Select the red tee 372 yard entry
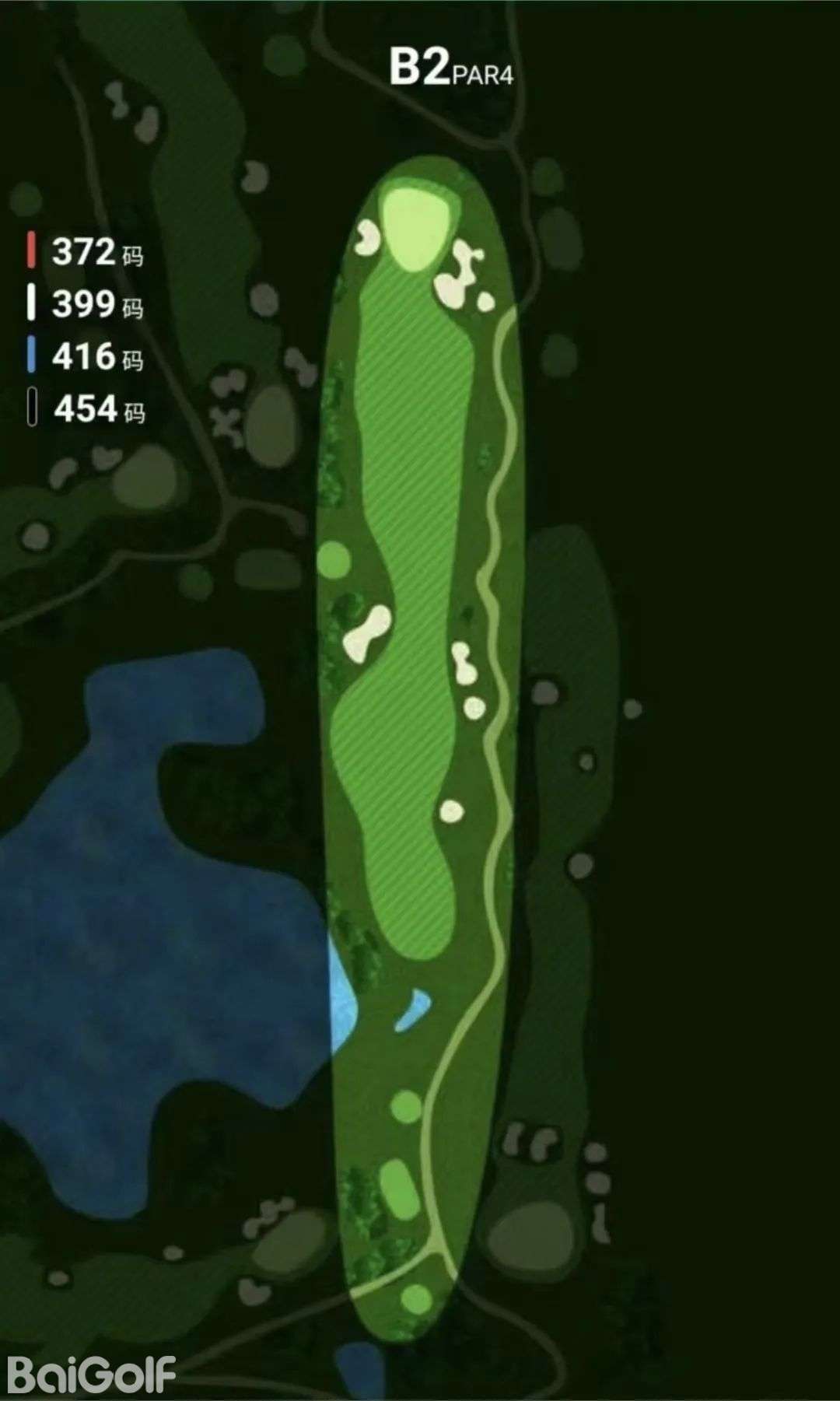The height and width of the screenshot is (1401, 840). 84,251
